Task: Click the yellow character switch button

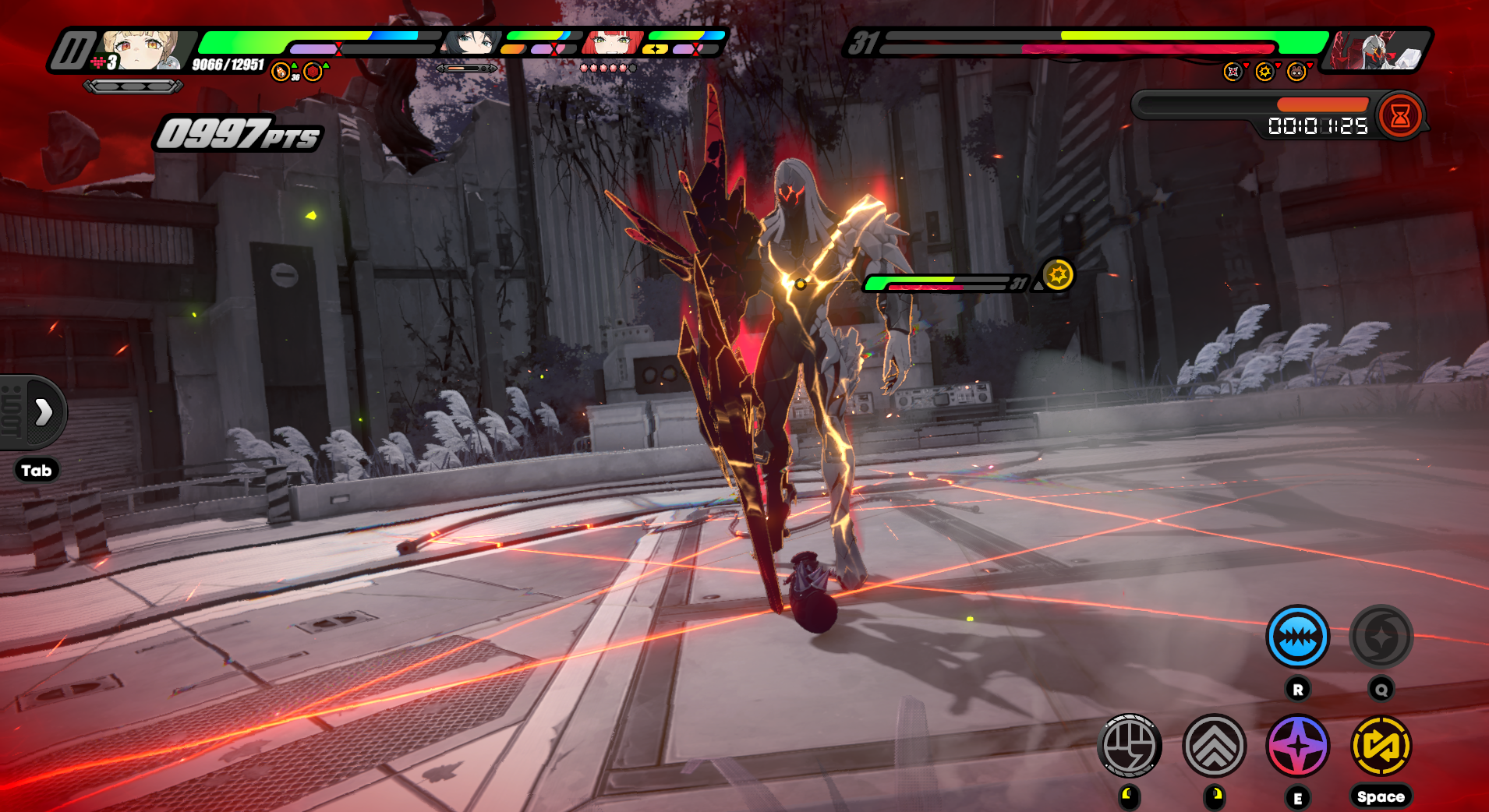Action: click(1381, 746)
